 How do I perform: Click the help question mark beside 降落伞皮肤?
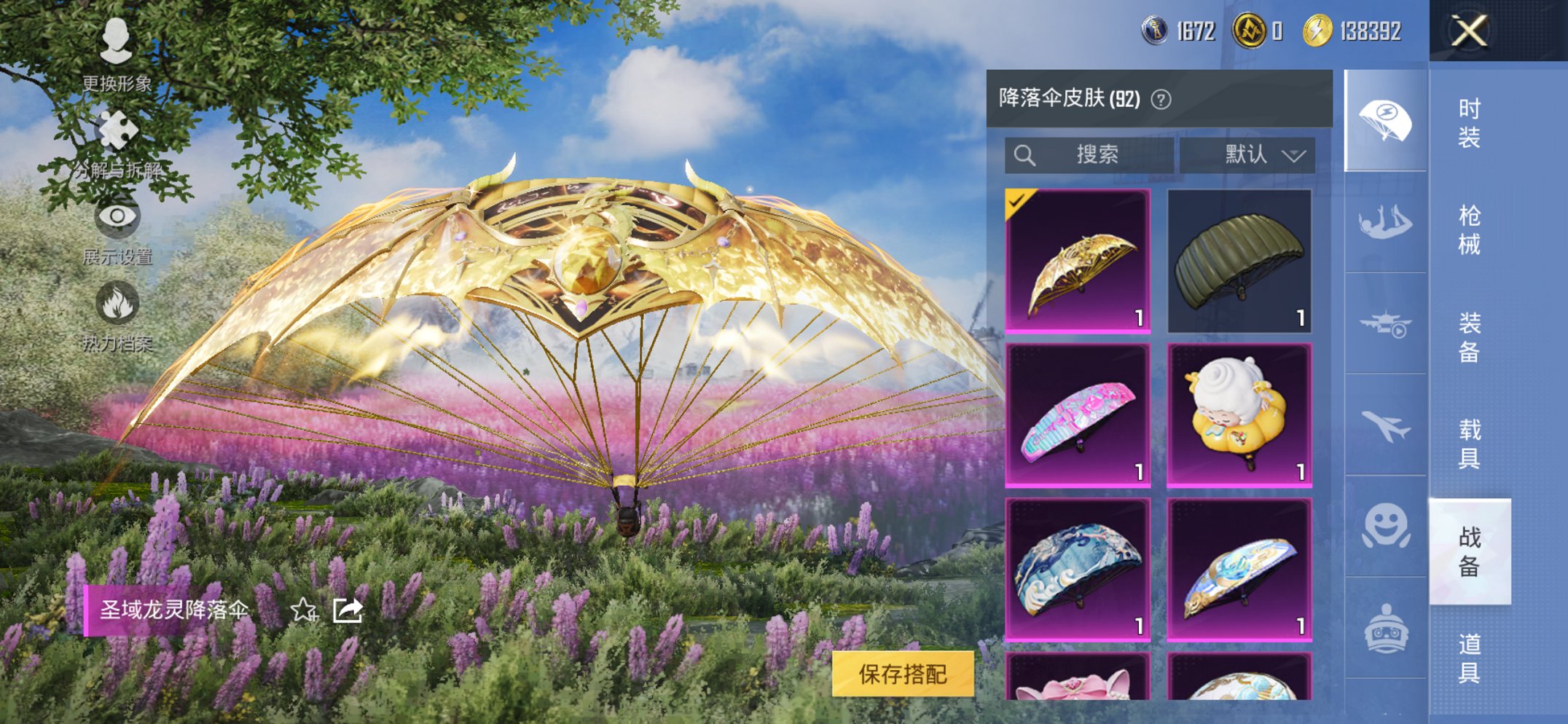1161,101
